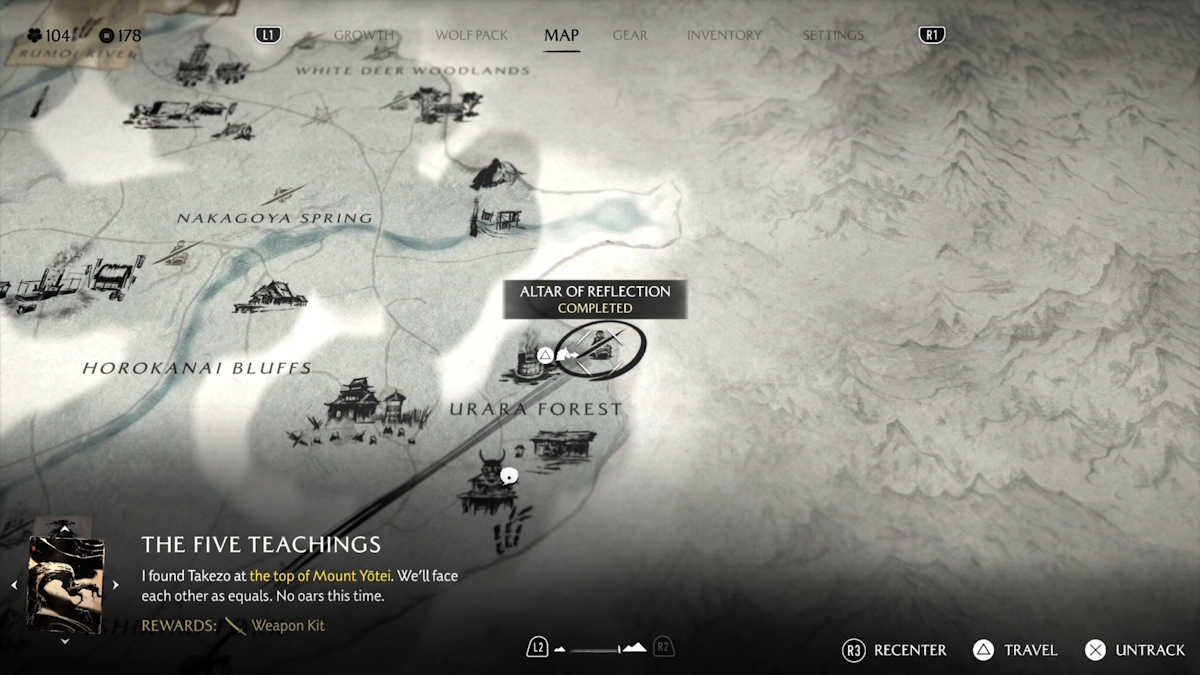The image size is (1200, 675).
Task: Click the small mountain zoom-out icon
Action: pyautogui.click(x=560, y=649)
